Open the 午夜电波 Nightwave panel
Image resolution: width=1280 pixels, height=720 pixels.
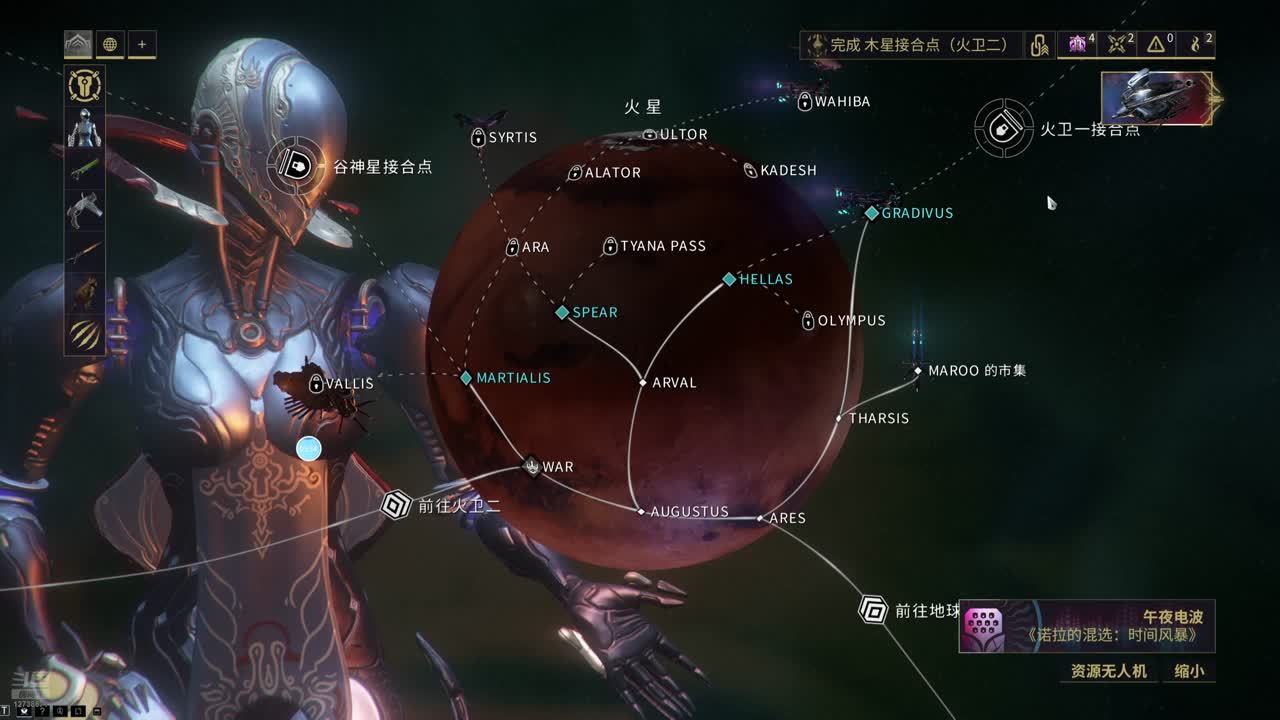[1087, 627]
